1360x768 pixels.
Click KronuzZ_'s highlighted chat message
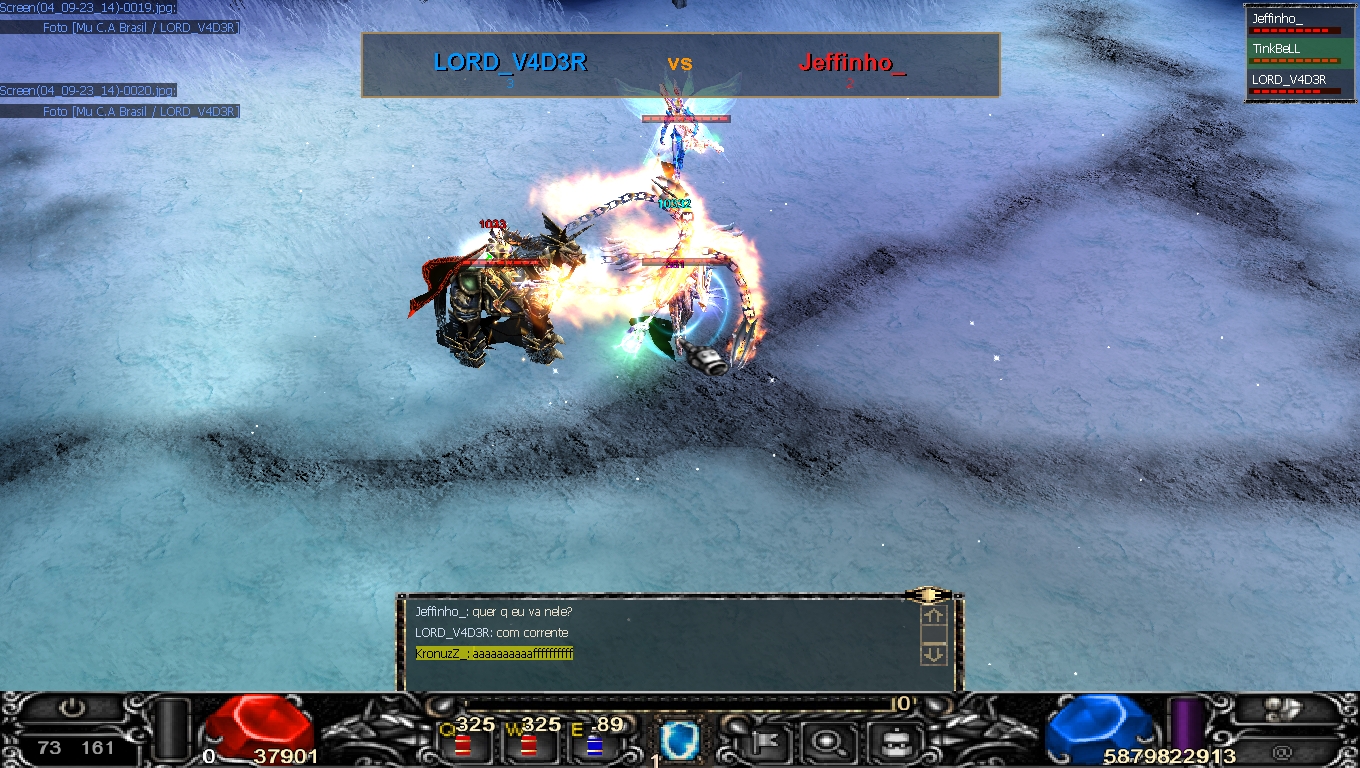coord(494,654)
